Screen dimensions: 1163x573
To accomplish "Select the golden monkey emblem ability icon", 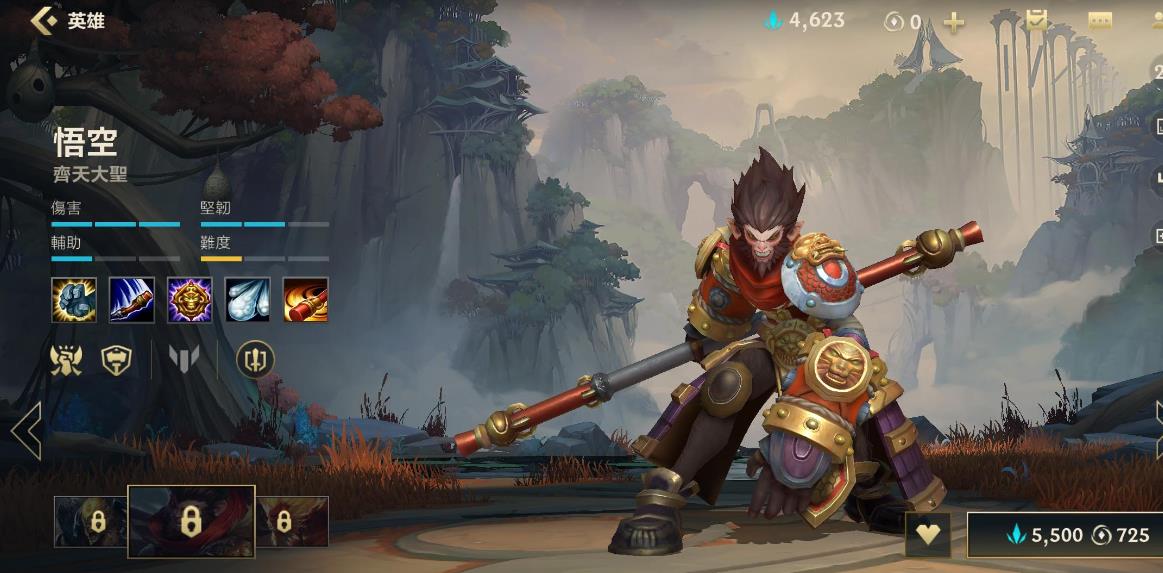I will coord(190,300).
